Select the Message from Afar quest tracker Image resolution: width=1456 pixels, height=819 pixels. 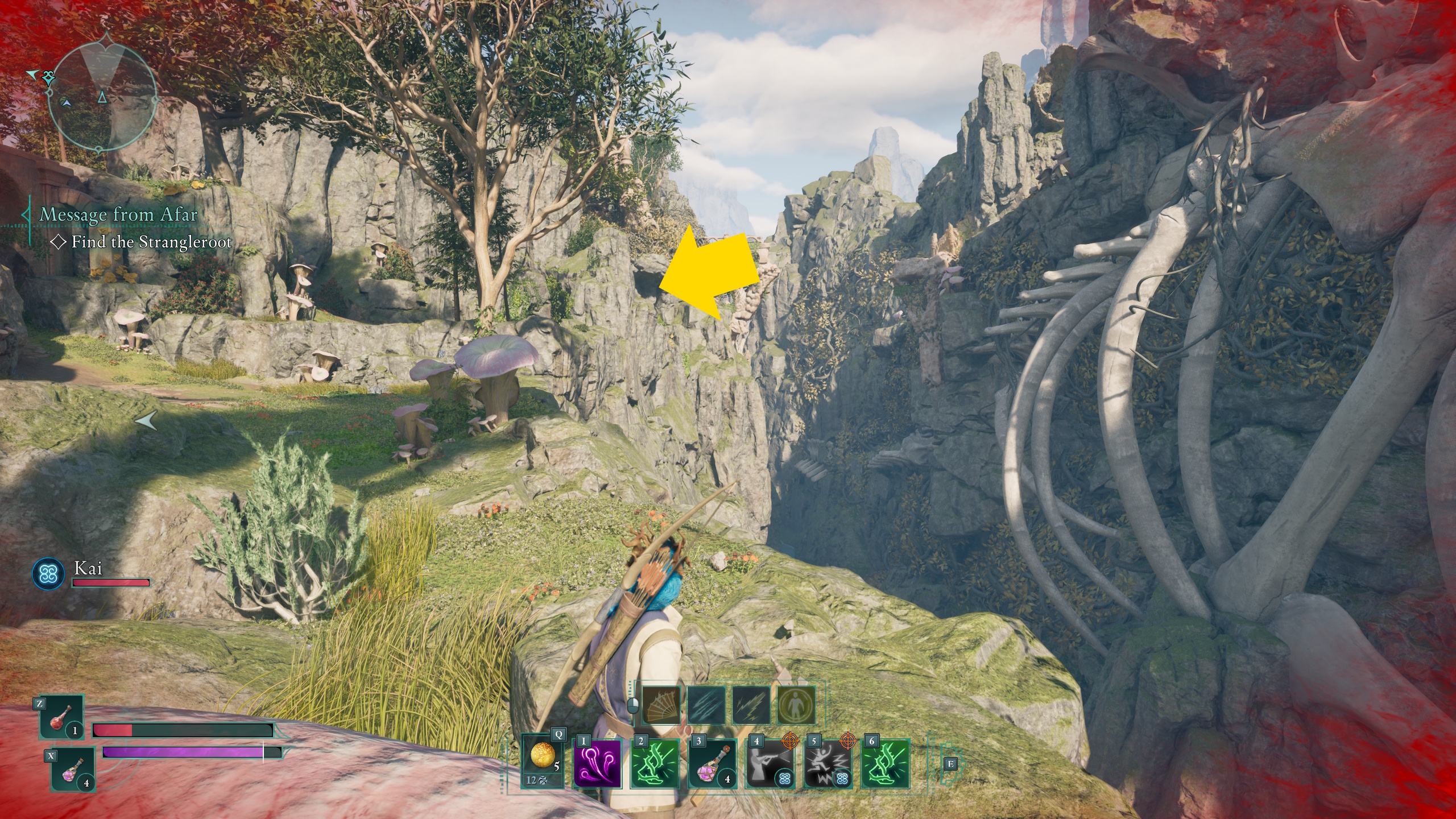(x=118, y=215)
